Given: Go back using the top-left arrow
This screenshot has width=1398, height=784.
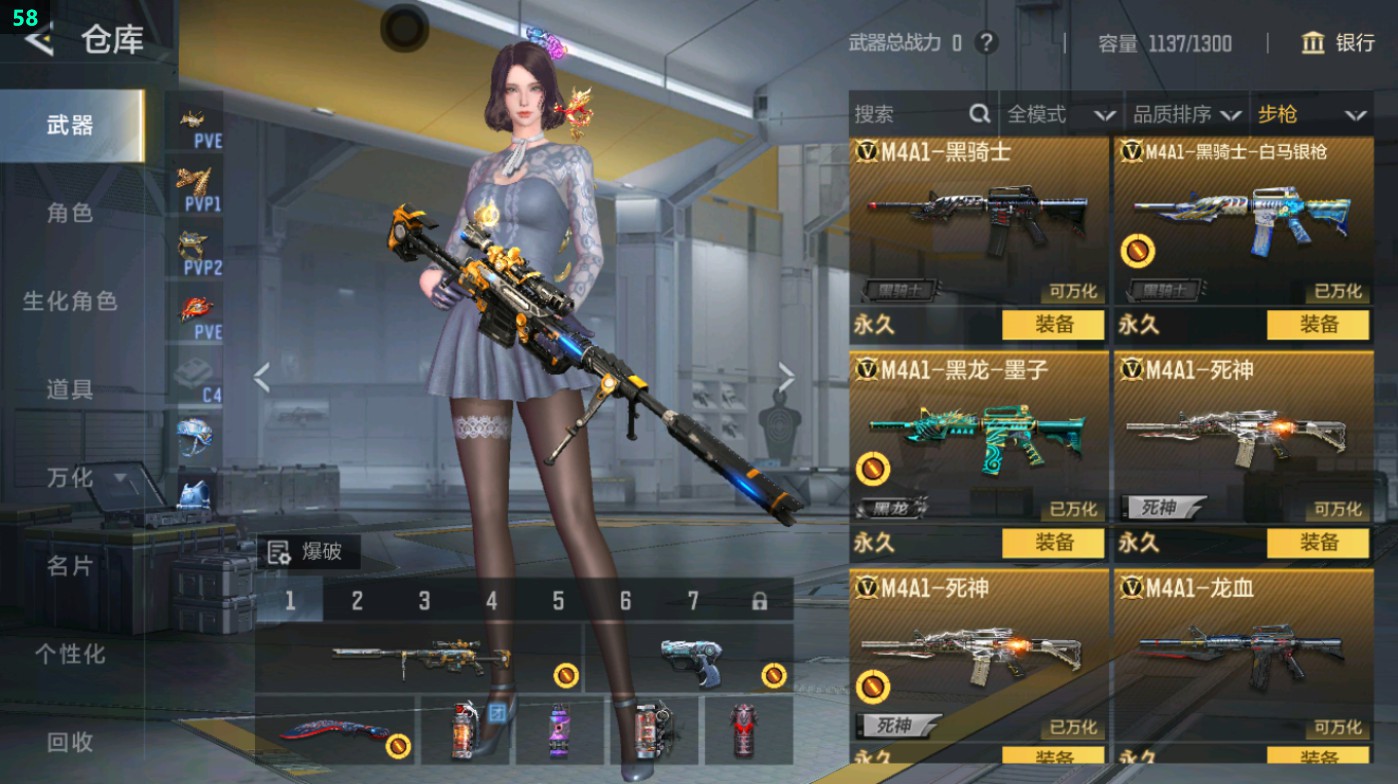Looking at the screenshot, I should tap(40, 40).
